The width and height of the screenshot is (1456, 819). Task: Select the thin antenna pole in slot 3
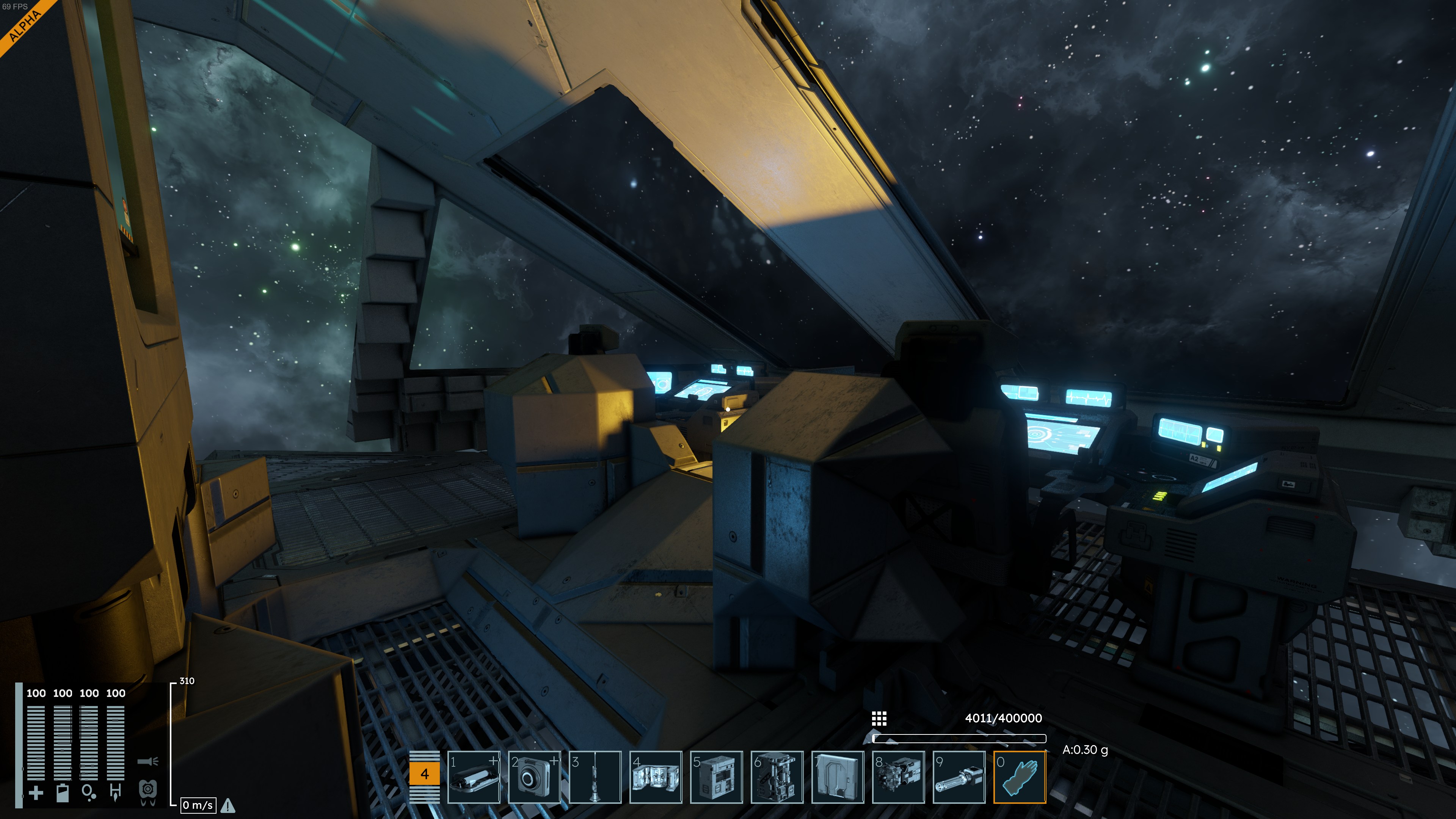pos(595,777)
